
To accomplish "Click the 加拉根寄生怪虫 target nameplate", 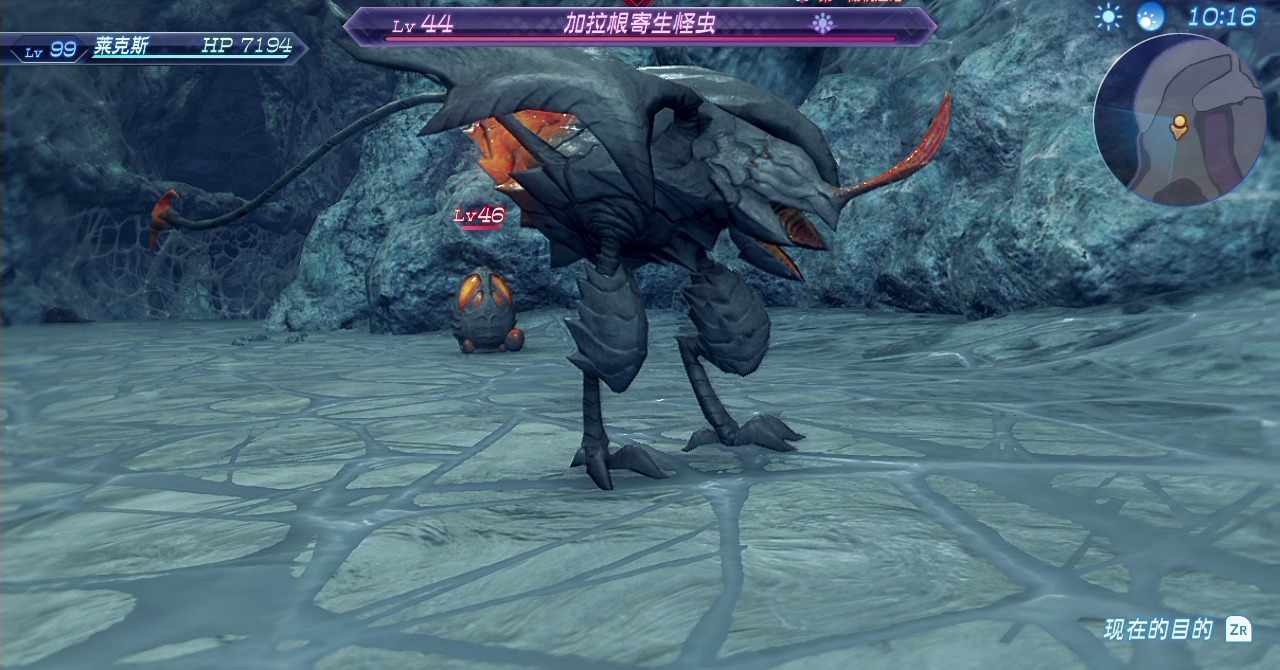I will click(640, 25).
